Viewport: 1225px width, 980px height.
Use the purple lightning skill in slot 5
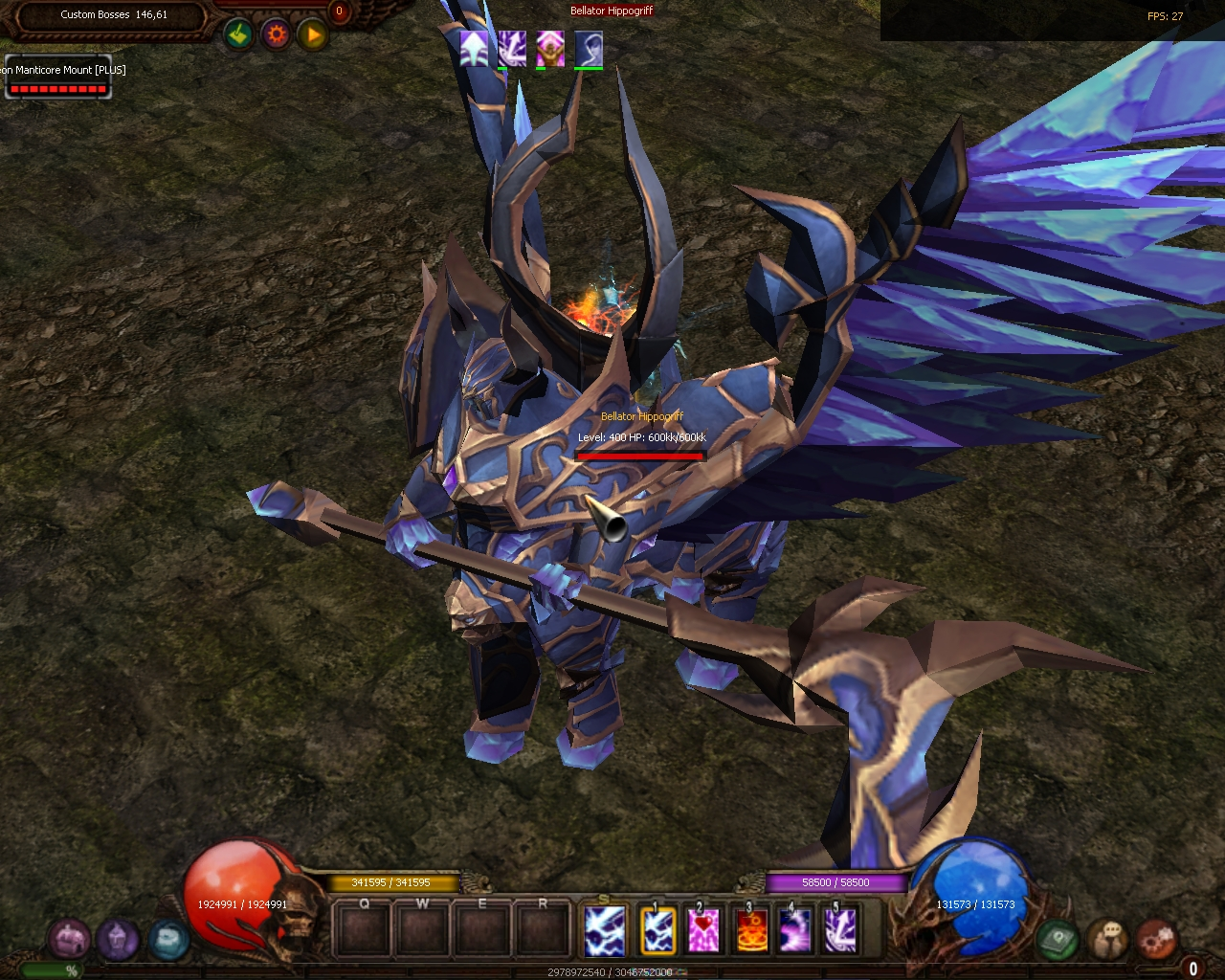tap(841, 930)
